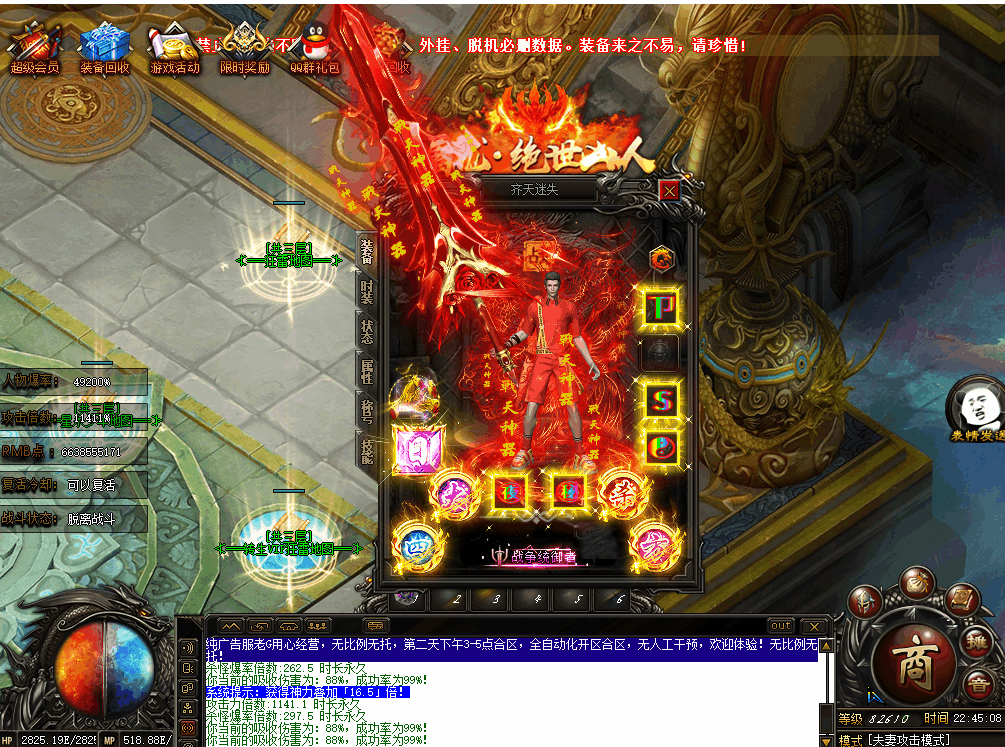Select the glowing S equipment slot

coord(660,401)
